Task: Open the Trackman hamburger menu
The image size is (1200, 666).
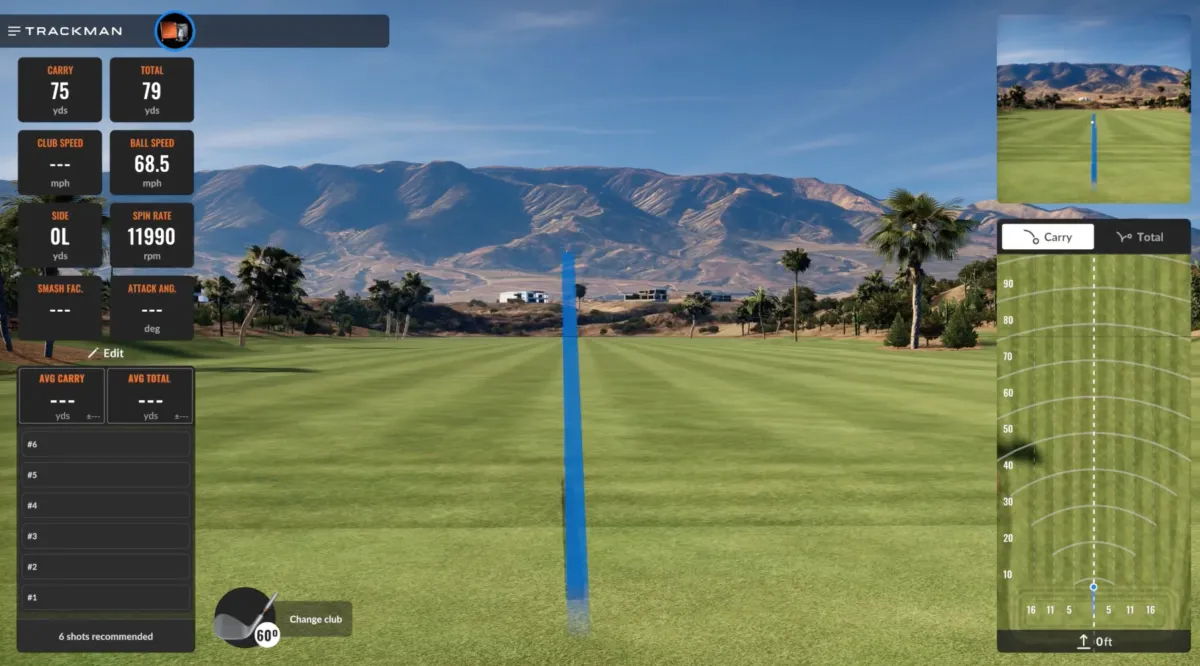Action: click(14, 31)
